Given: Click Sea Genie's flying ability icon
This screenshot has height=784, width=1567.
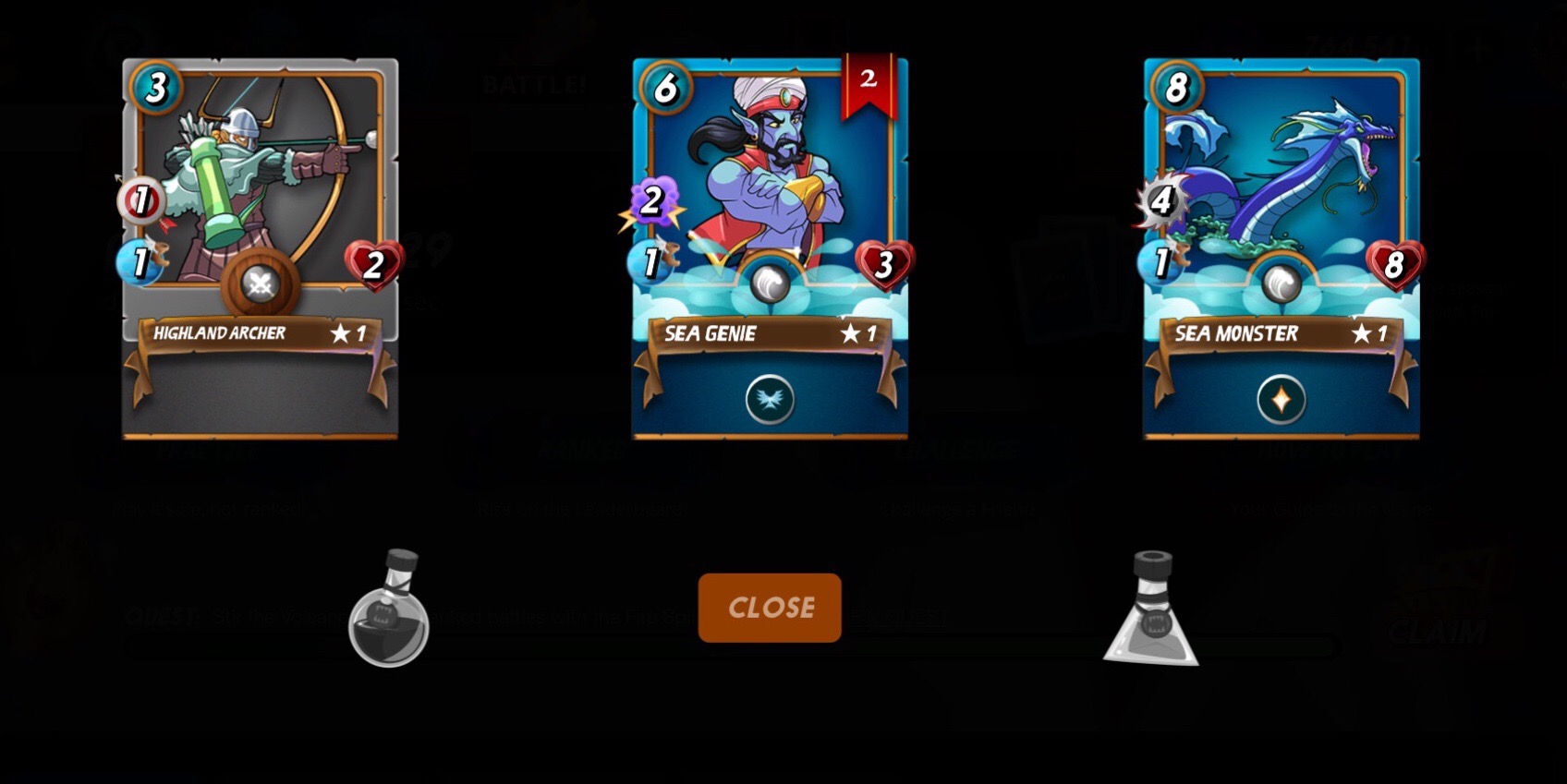Looking at the screenshot, I should pyautogui.click(x=770, y=400).
